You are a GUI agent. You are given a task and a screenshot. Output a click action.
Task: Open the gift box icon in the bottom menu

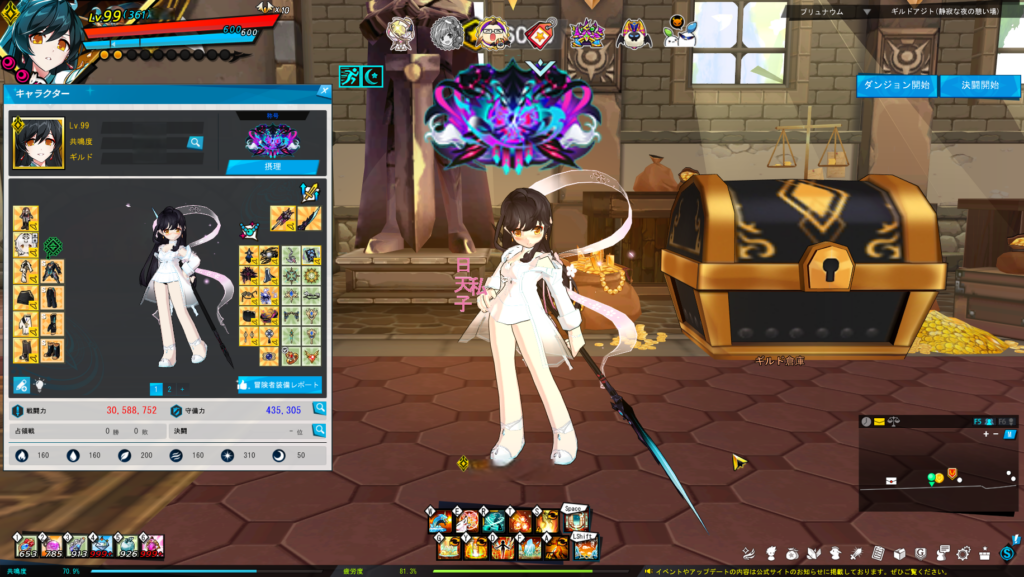pyautogui.click(x=985, y=553)
